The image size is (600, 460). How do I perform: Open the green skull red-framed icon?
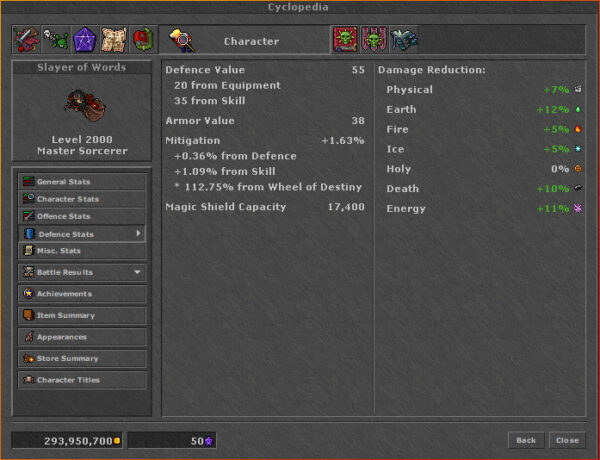[345, 40]
